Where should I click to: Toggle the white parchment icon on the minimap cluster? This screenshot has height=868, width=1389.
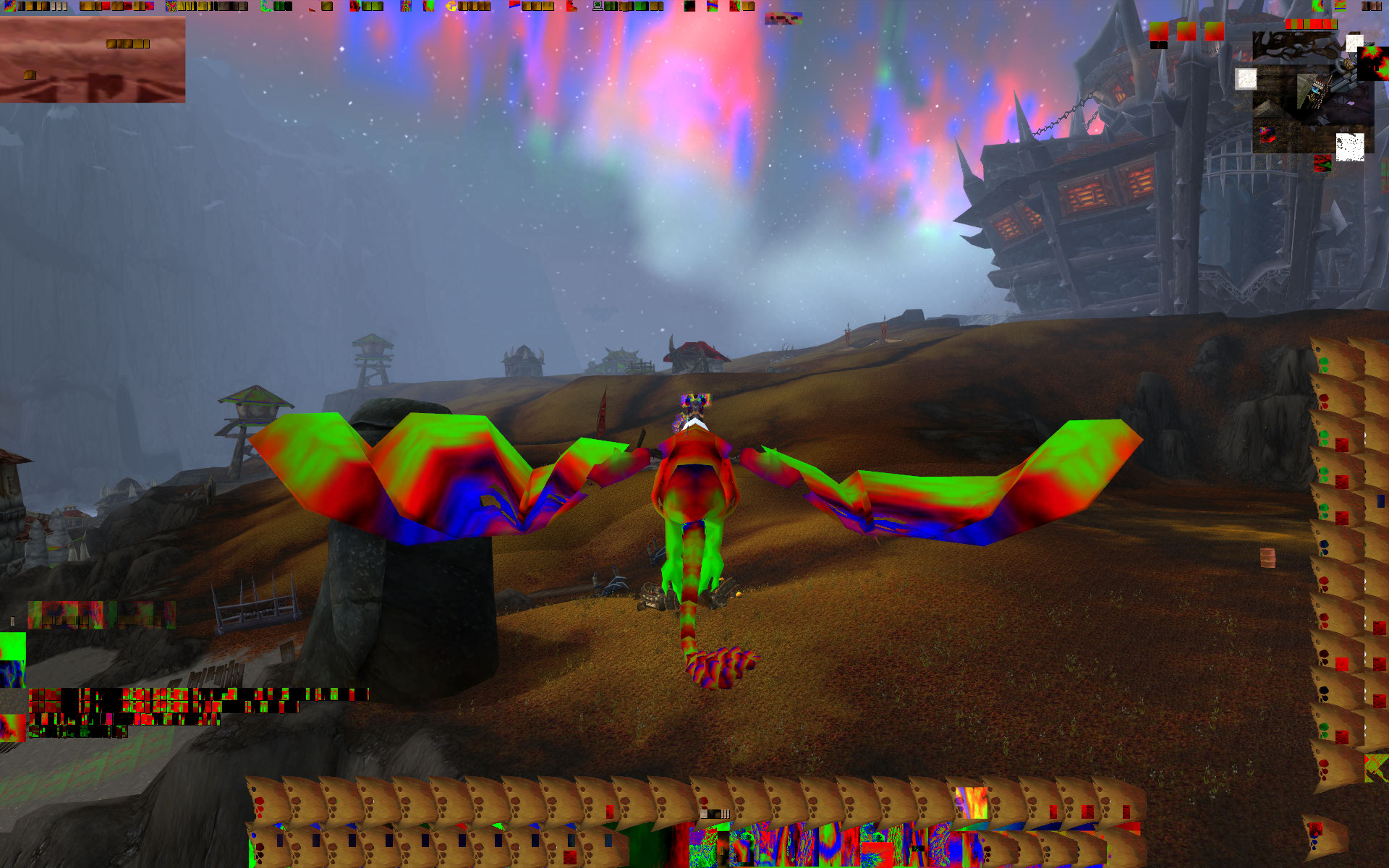click(1246, 80)
